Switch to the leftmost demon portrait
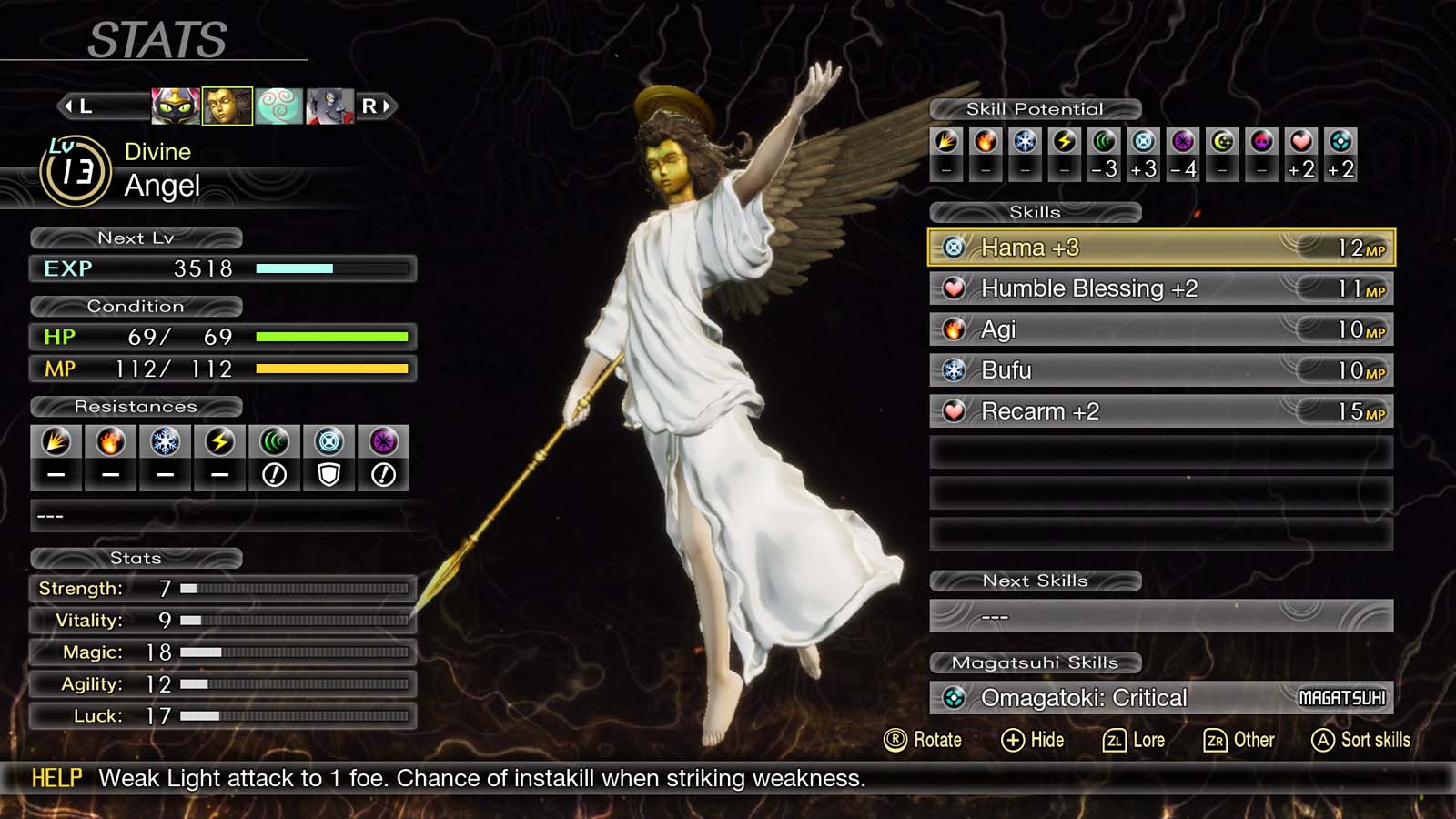This screenshot has height=819, width=1456. (x=175, y=105)
